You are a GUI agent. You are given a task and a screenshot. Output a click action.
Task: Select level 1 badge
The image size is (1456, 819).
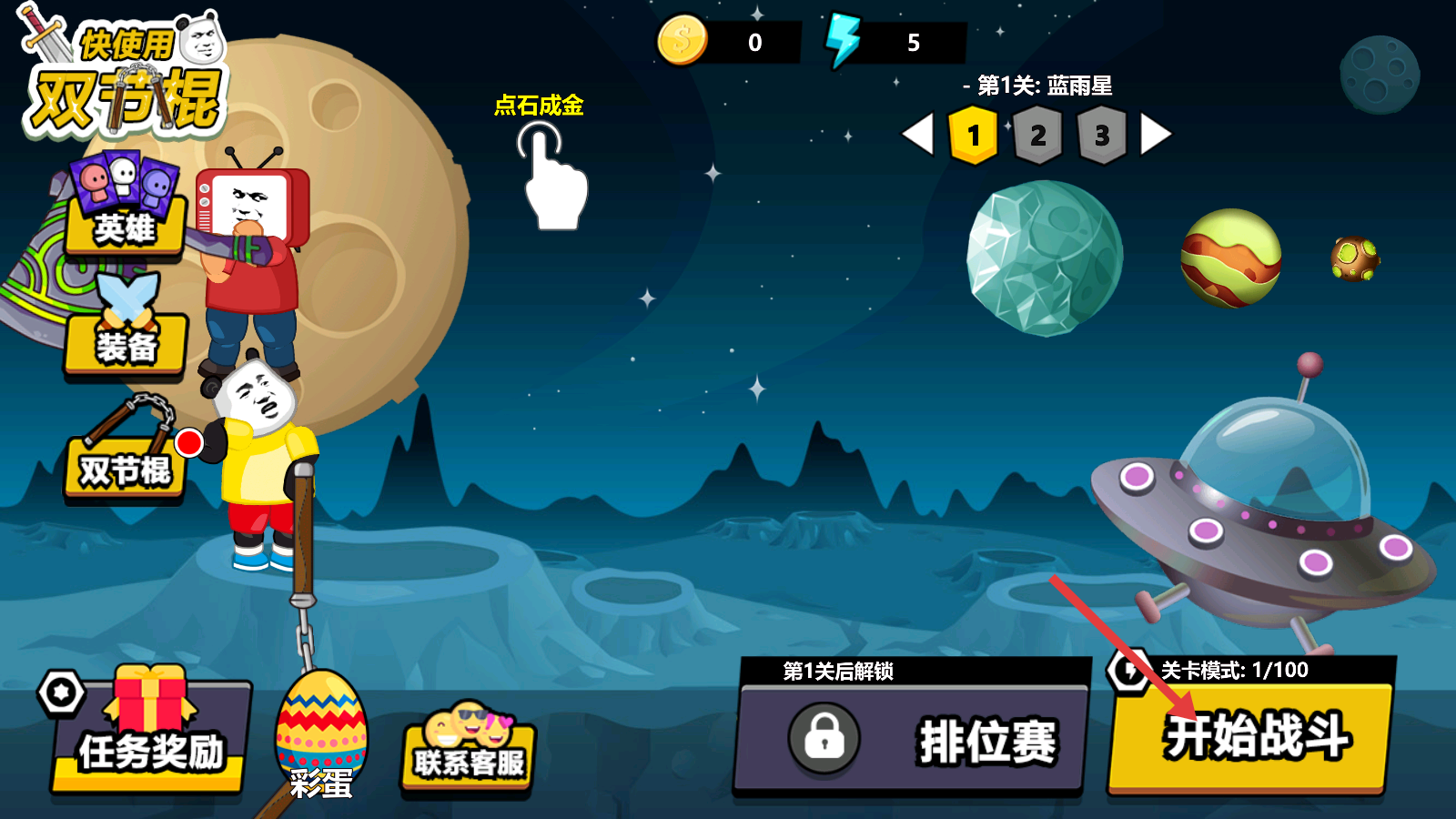[973, 136]
